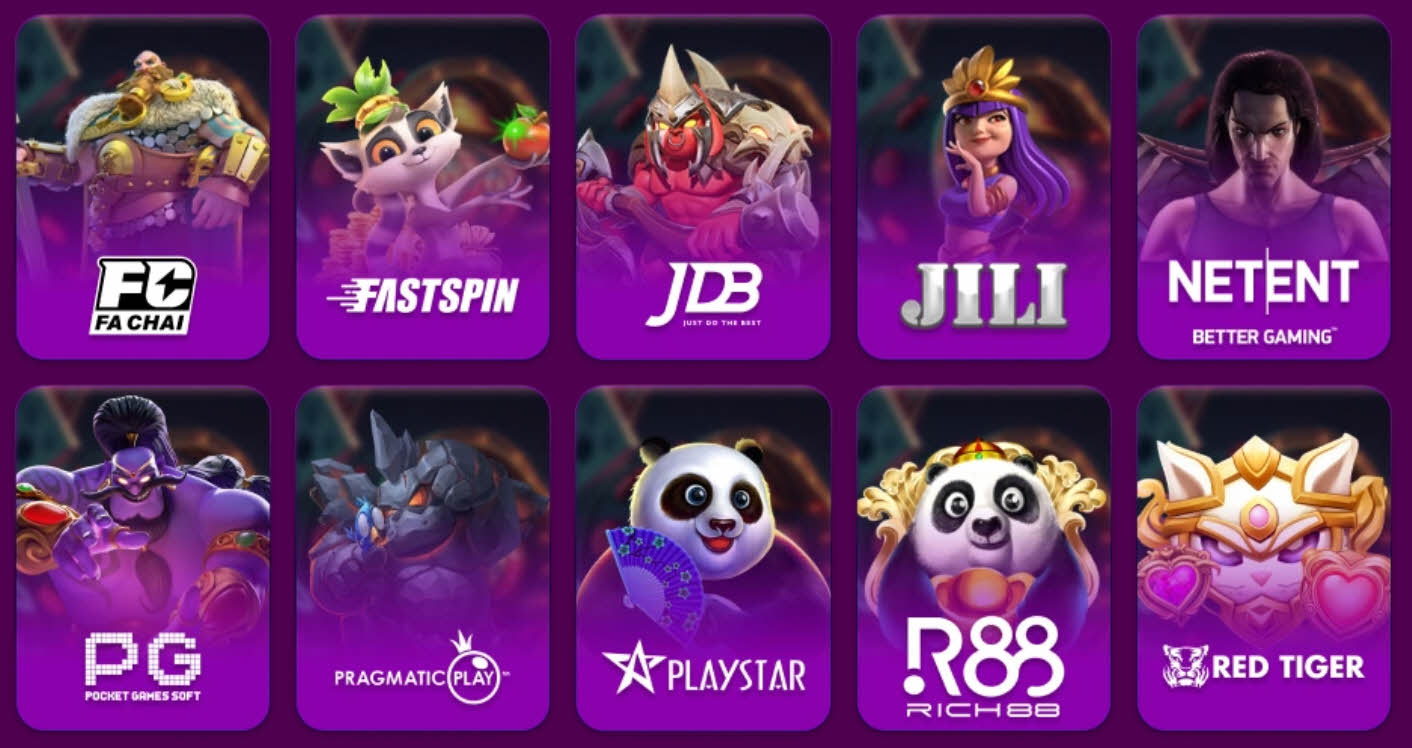Screen dimensions: 1412x748
Task: Open the JILI games card
Action: tap(983, 187)
